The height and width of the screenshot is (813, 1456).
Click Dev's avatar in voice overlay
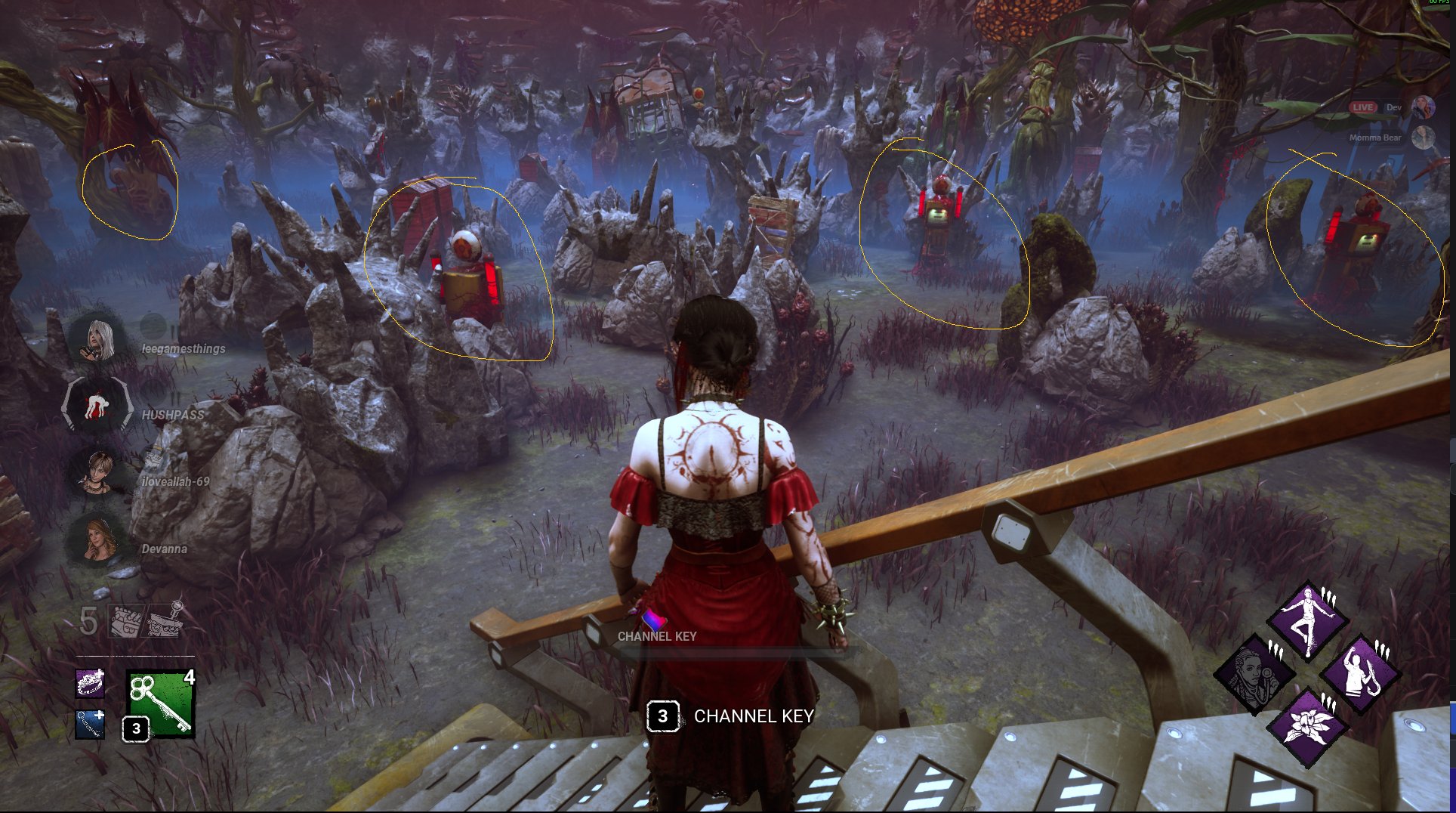pyautogui.click(x=1423, y=107)
